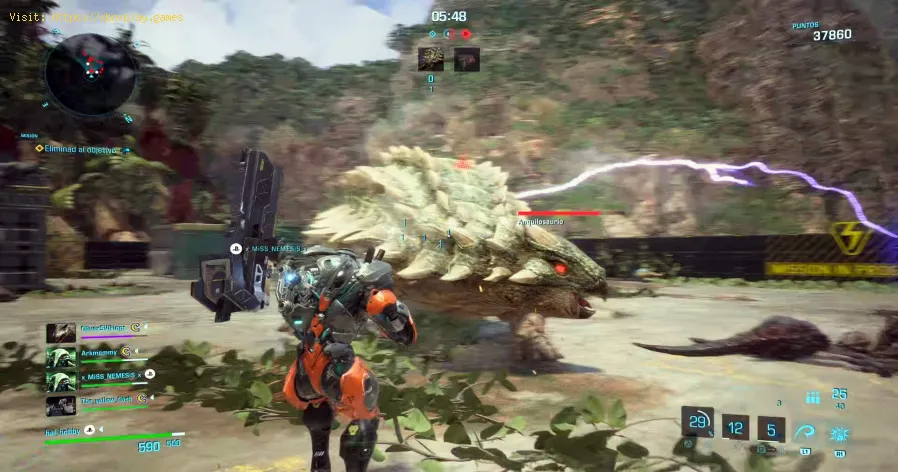Screen dimensions: 898x472
Task: Select the dark dinosaur target icon
Action: (x=466, y=60)
